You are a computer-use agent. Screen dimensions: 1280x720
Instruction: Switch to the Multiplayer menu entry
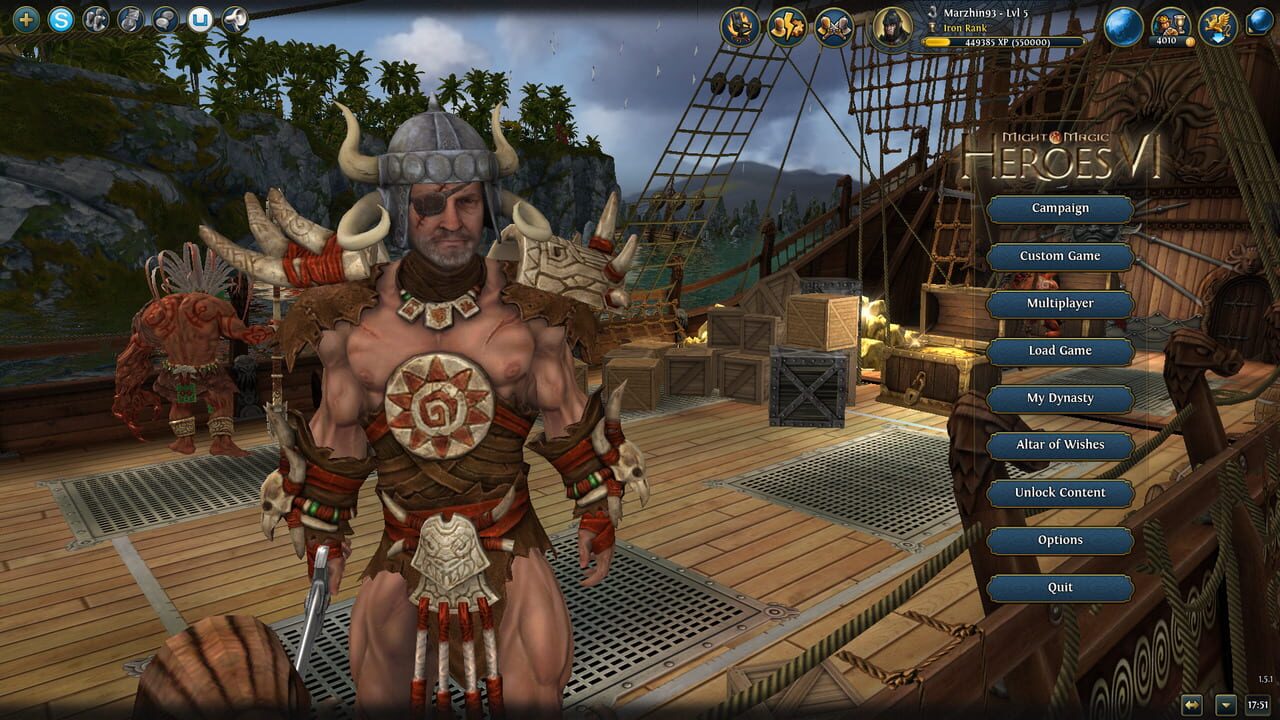point(1058,303)
